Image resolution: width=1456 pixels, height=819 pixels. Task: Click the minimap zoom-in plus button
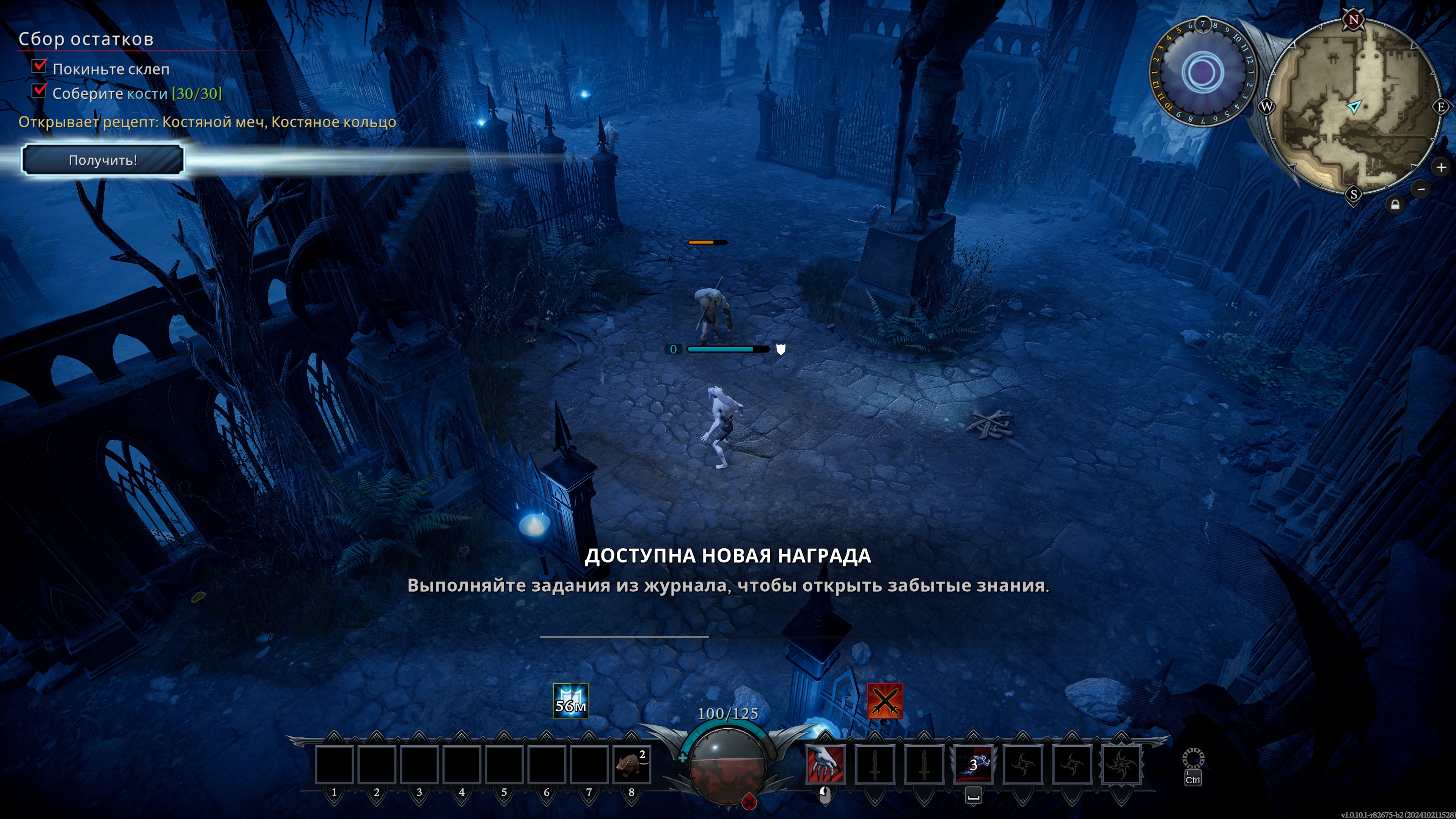coord(1441,167)
